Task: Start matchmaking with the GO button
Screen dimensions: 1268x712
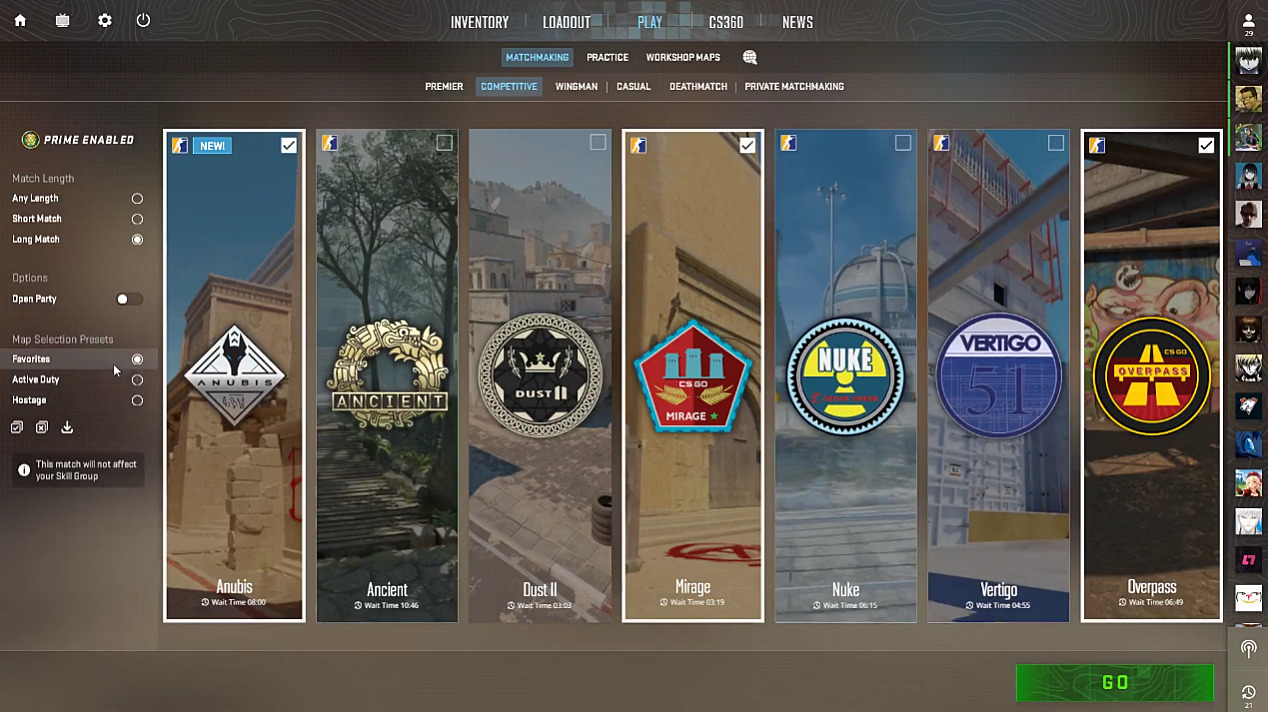Action: click(1114, 683)
